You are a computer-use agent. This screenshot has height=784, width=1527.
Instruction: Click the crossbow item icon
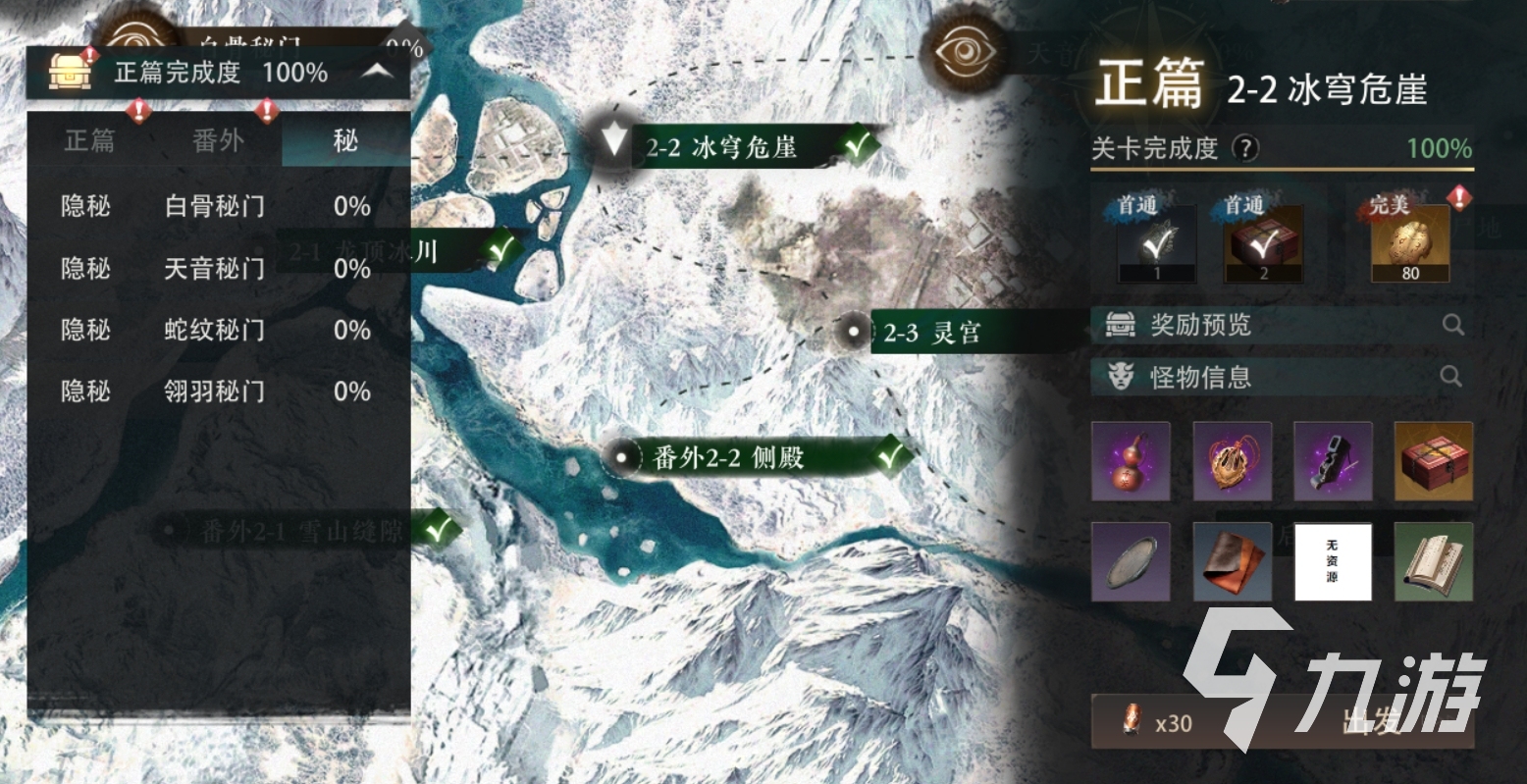(1334, 461)
